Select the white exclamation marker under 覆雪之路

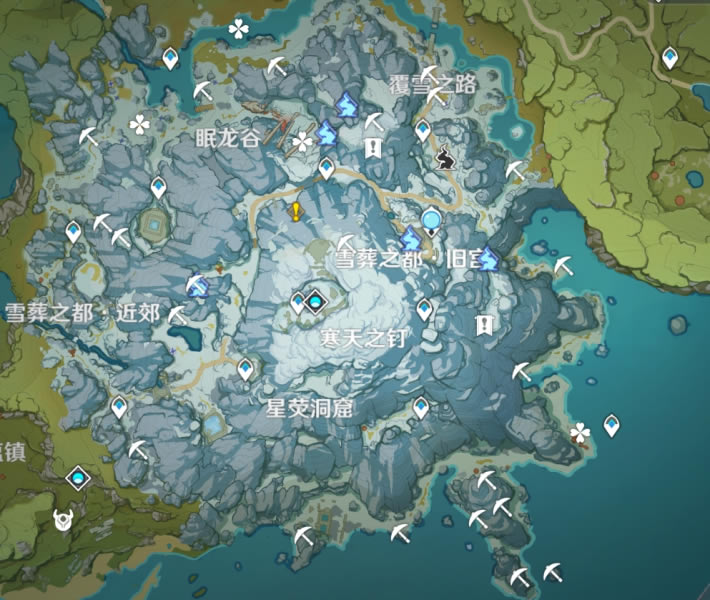click(373, 149)
